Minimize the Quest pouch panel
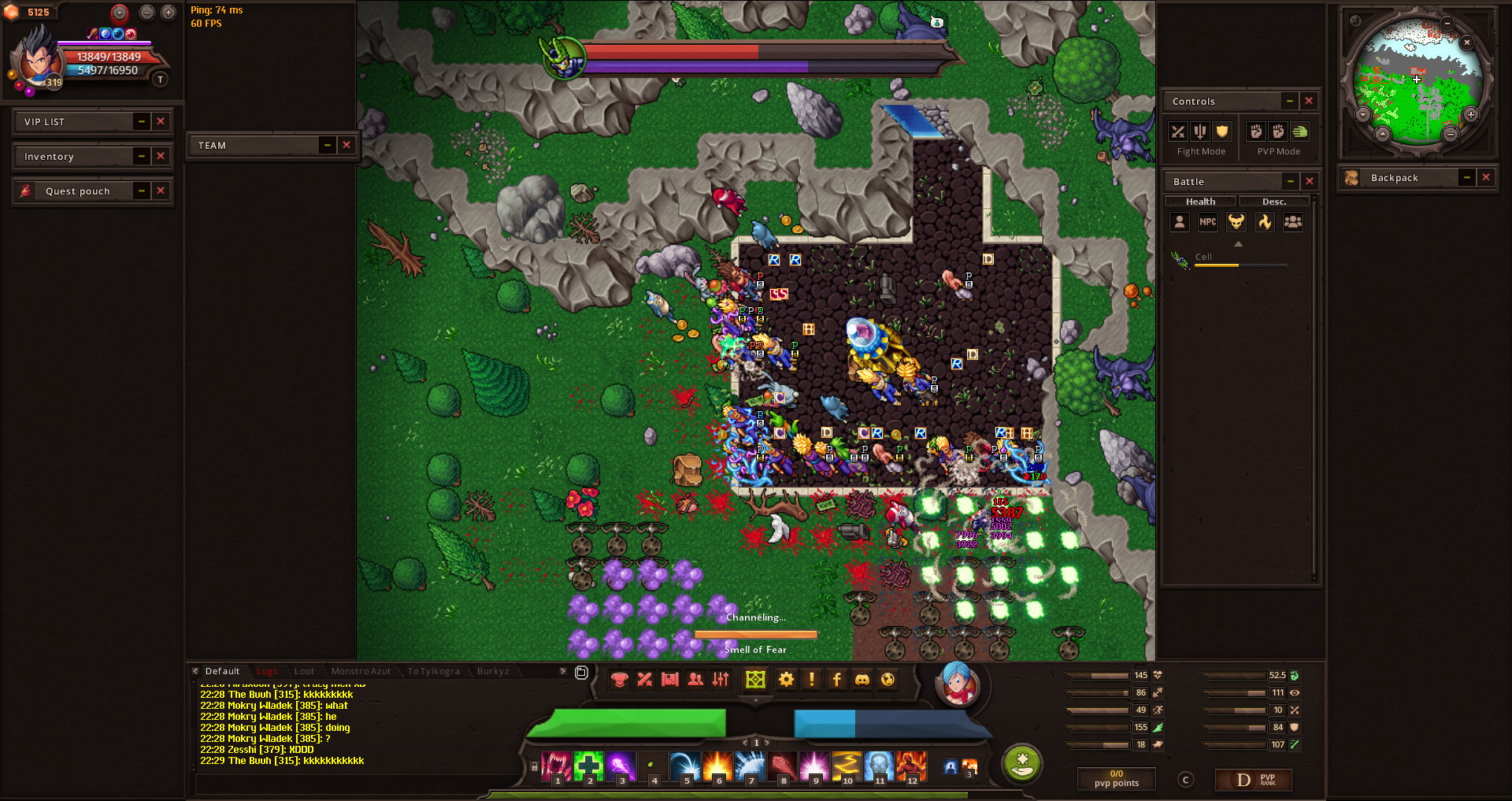This screenshot has height=801, width=1512. point(142,191)
